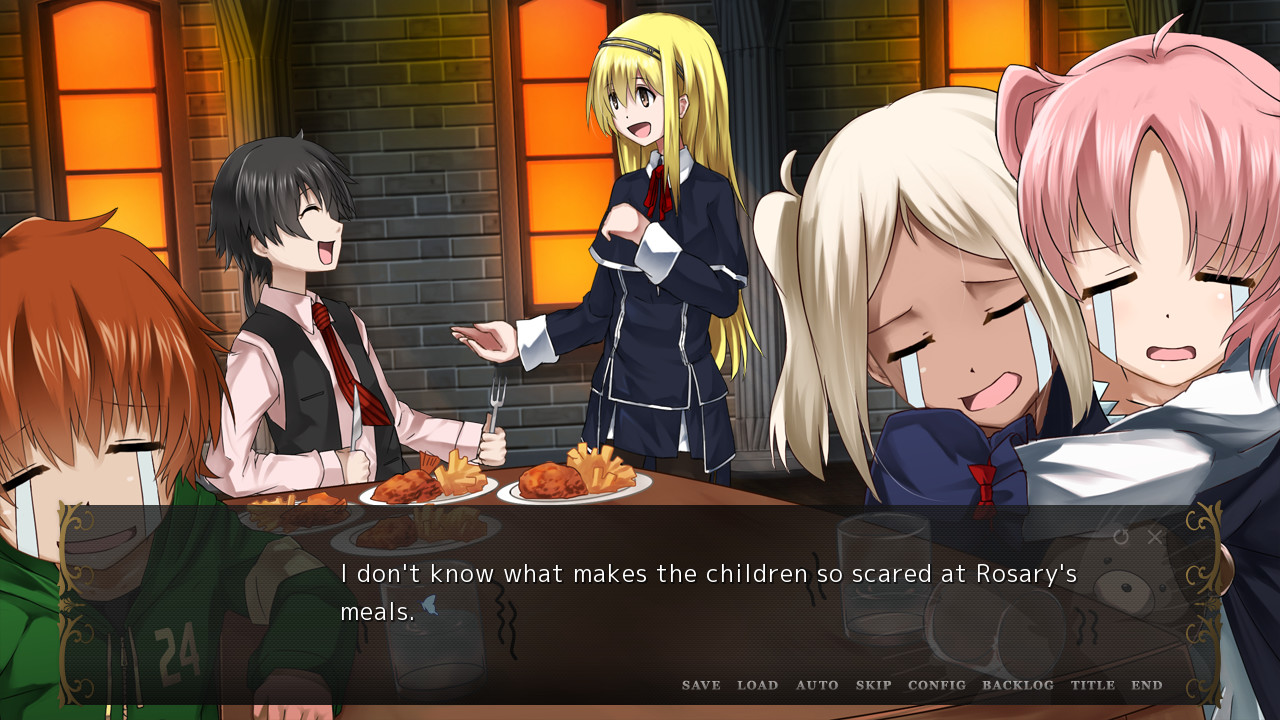Click the circular arrow replay icon
This screenshot has width=1280, height=720.
point(1121,537)
